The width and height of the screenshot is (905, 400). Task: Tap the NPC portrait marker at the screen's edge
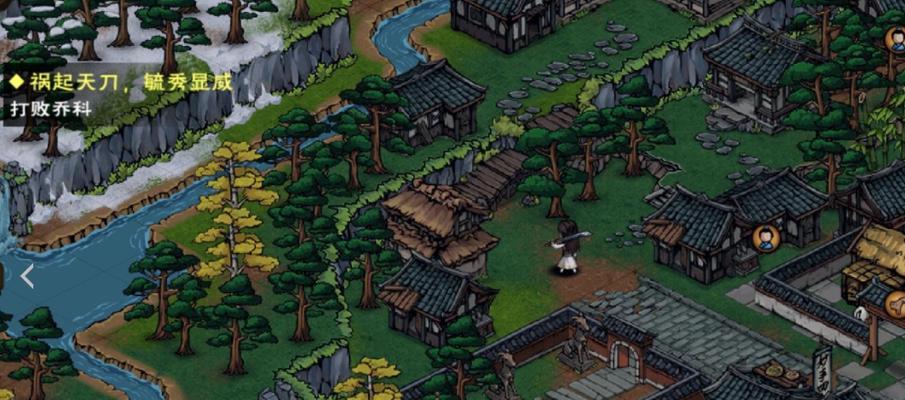(x=896, y=40)
